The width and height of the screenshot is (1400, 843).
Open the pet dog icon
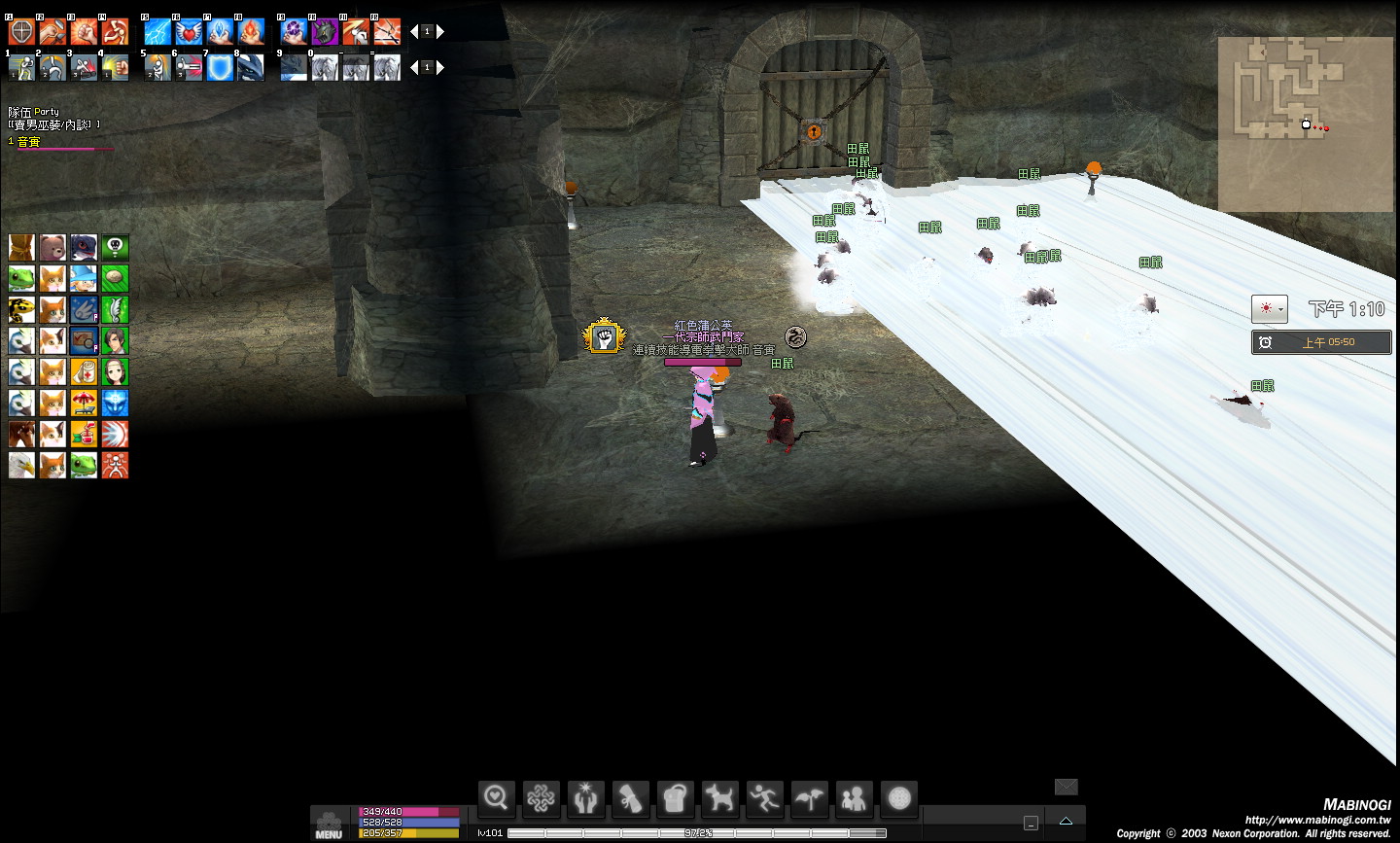point(719,798)
